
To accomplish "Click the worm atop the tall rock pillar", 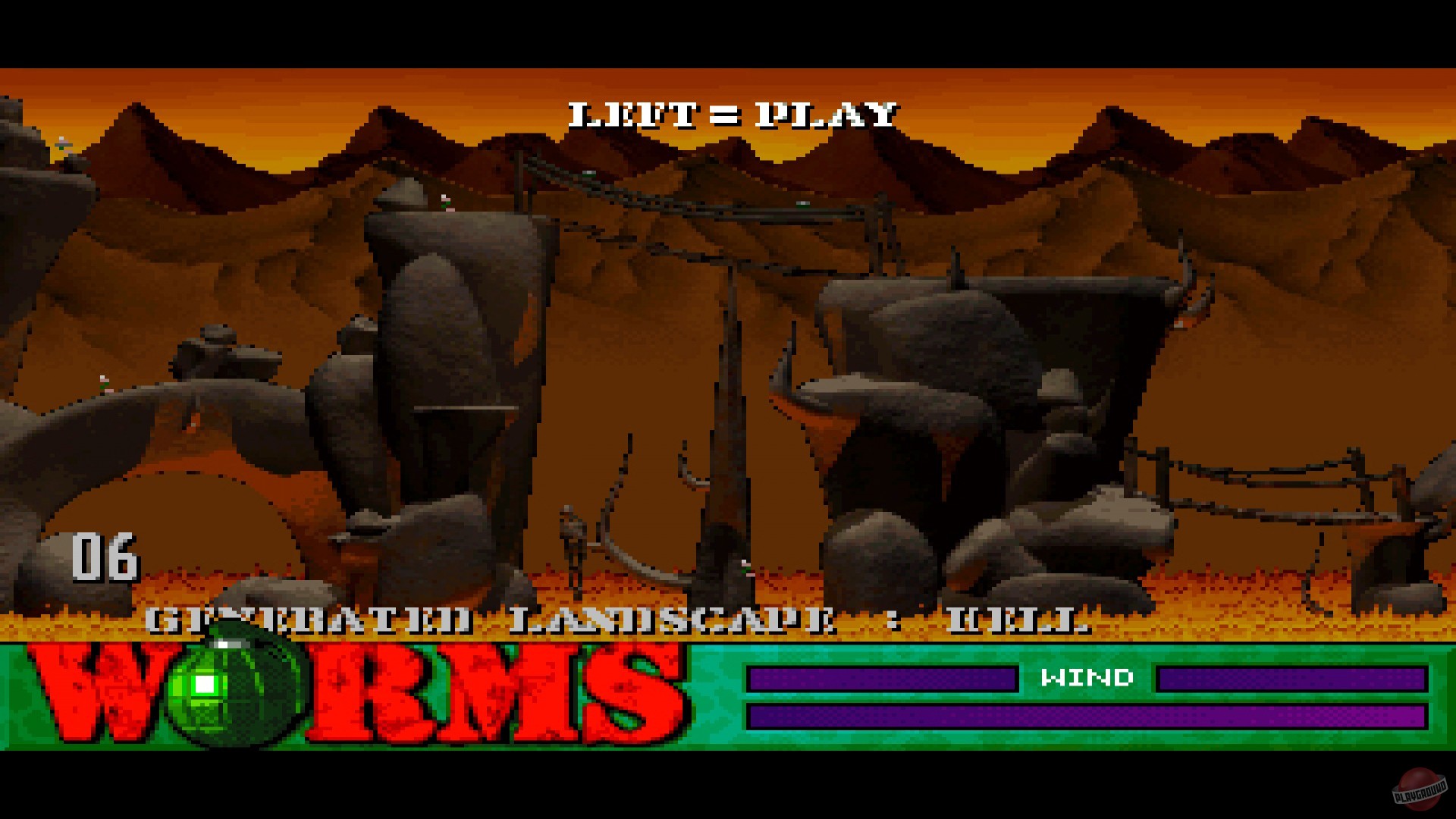I will coord(444,202).
